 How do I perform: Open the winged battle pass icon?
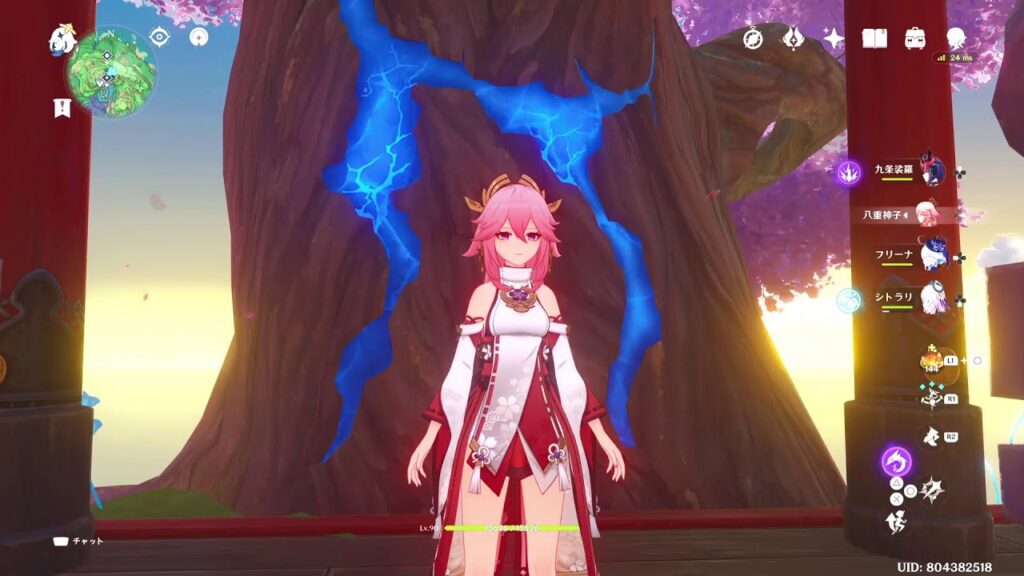pyautogui.click(x=794, y=38)
